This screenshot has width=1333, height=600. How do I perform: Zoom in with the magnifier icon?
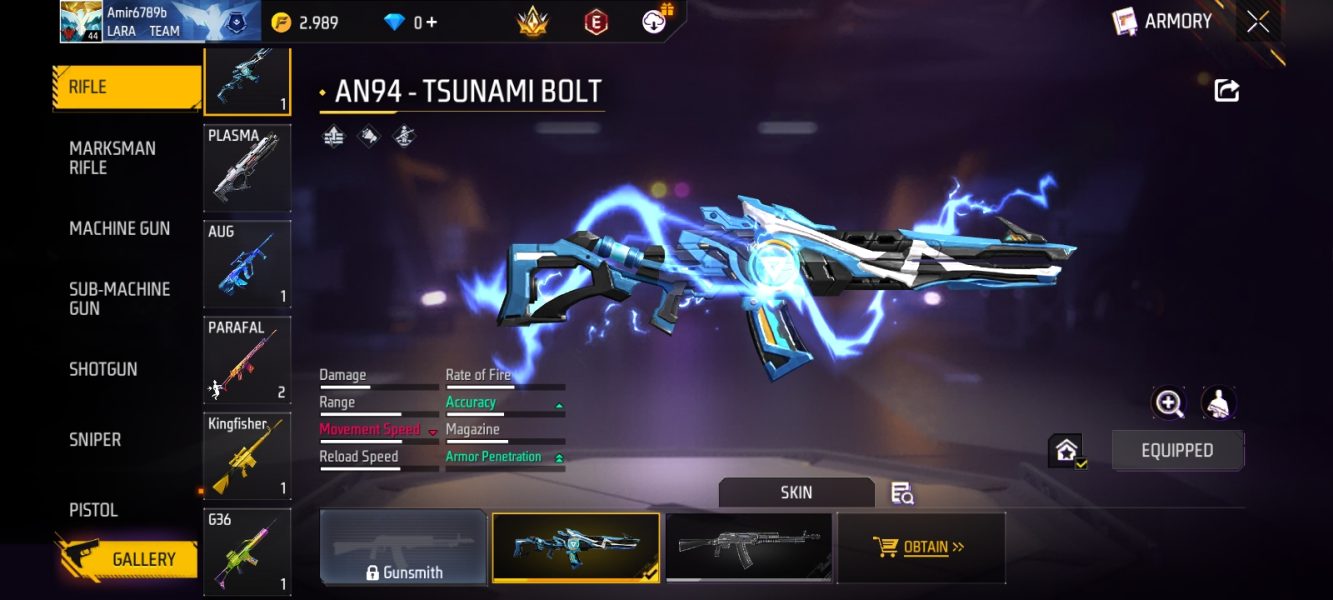1169,402
